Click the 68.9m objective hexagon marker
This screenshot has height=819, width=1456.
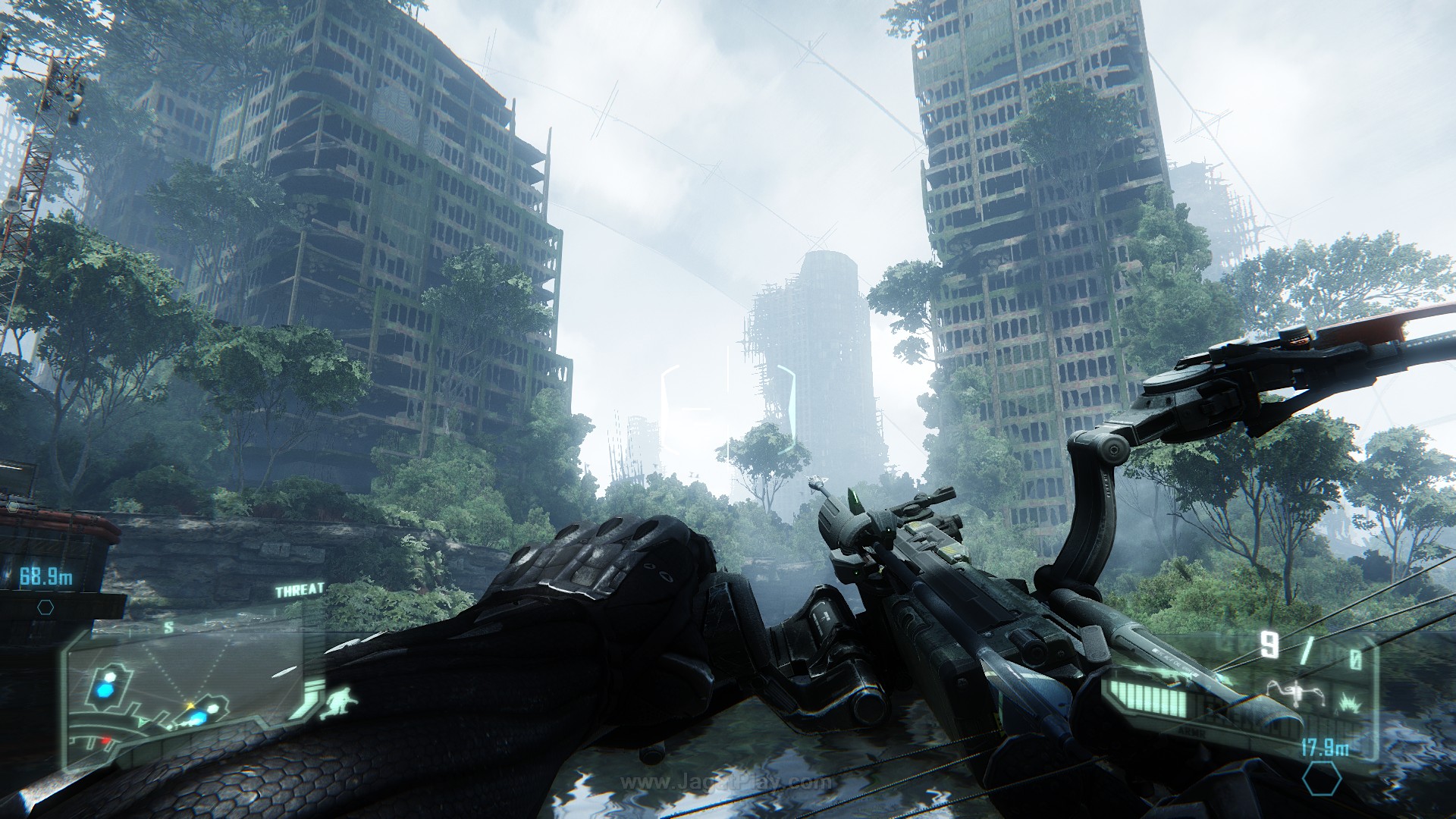tap(45, 607)
